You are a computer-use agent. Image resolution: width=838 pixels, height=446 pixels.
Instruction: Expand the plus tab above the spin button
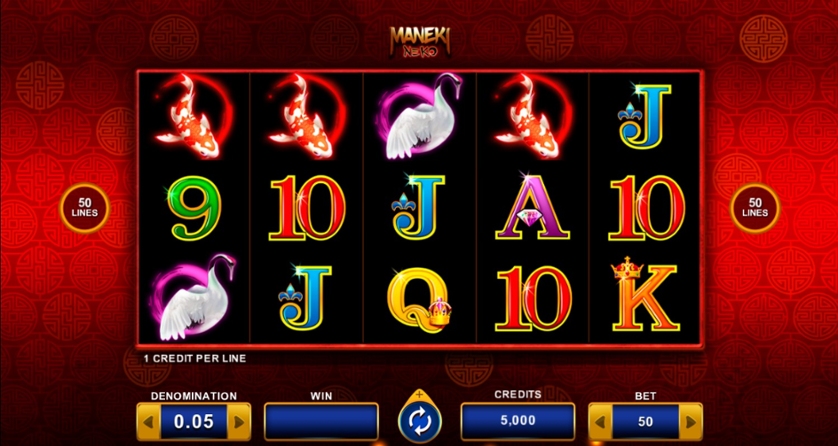(x=419, y=394)
